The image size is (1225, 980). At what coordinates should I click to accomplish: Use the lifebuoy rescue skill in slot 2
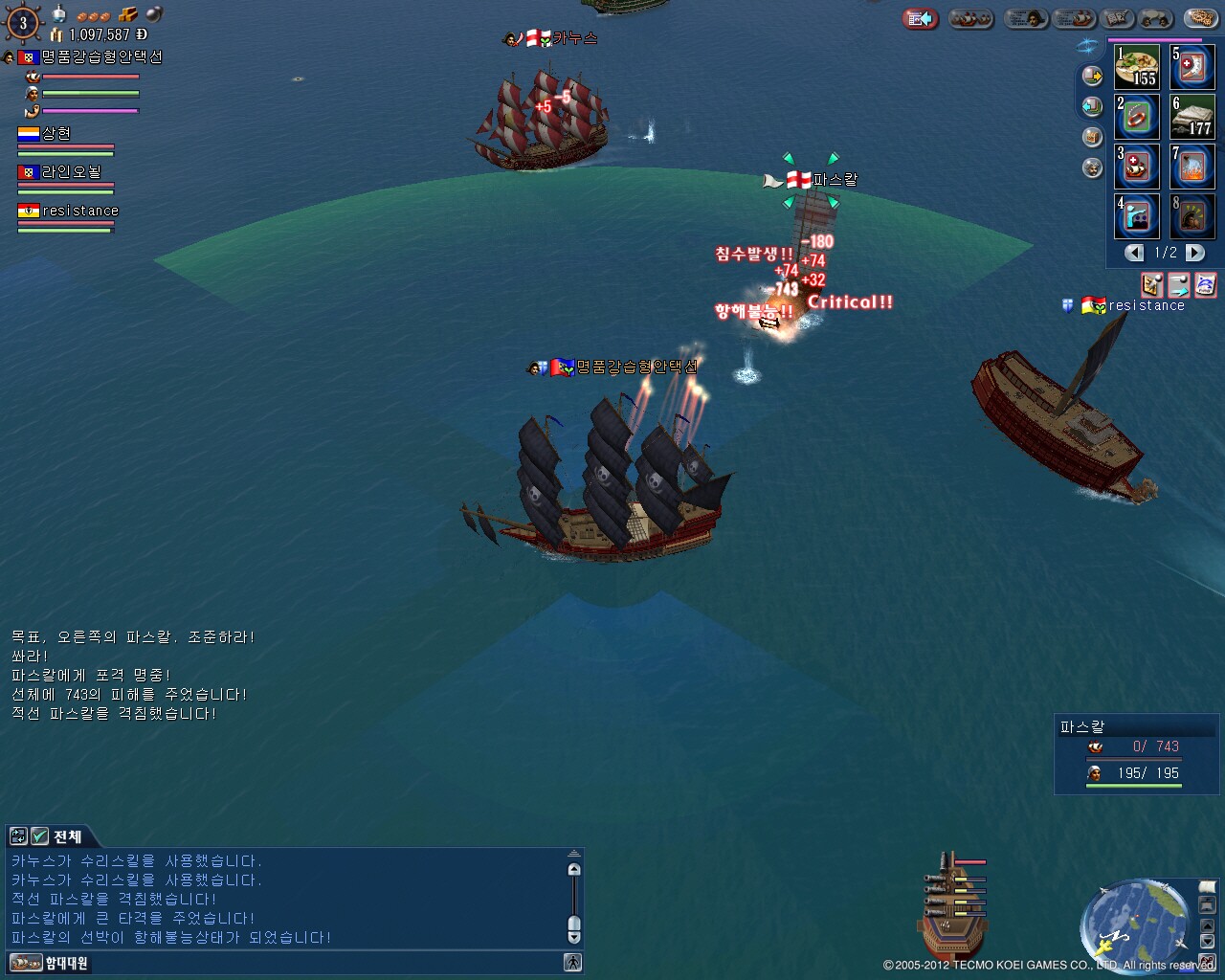tap(1137, 117)
